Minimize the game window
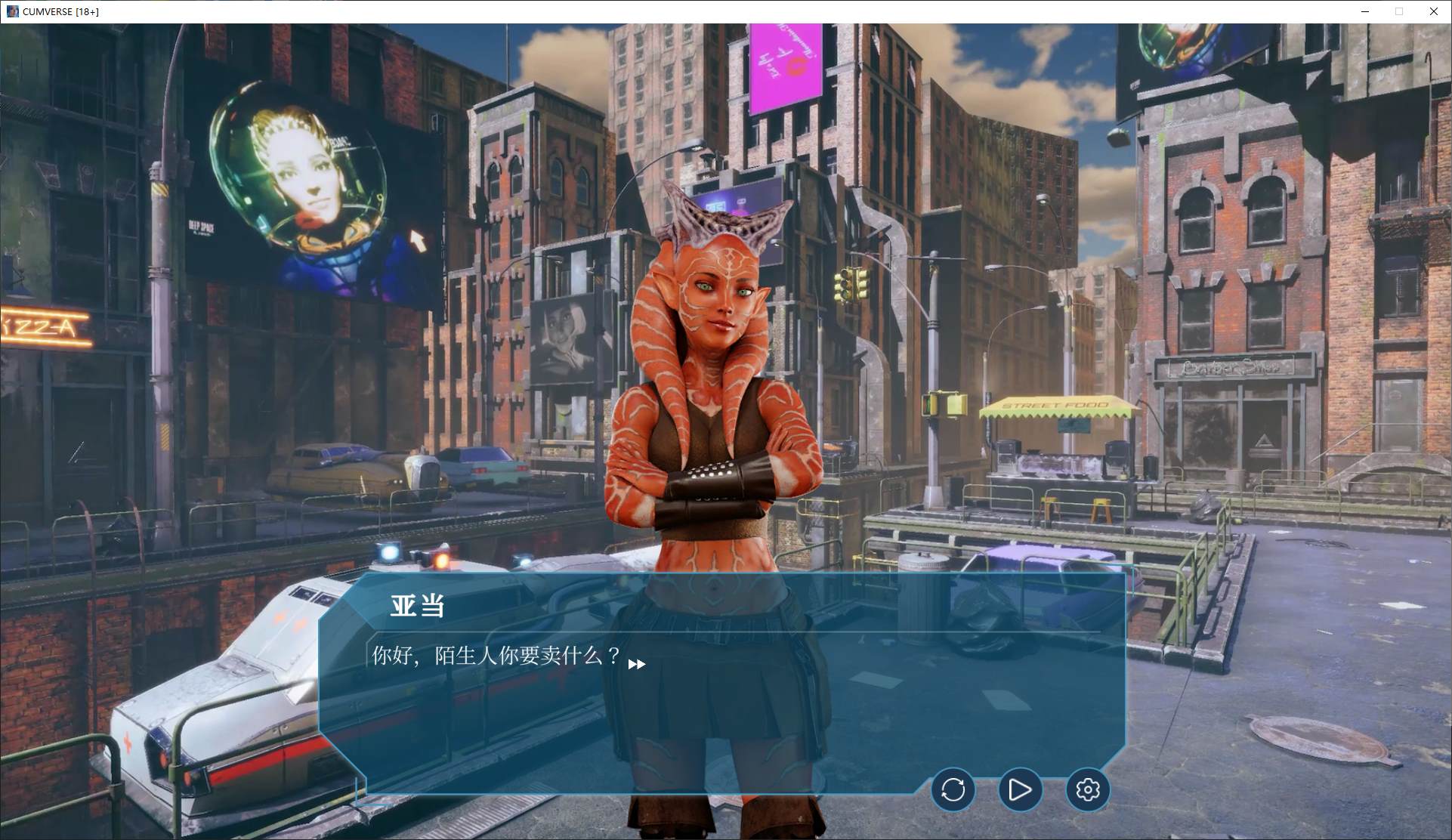 1365,11
